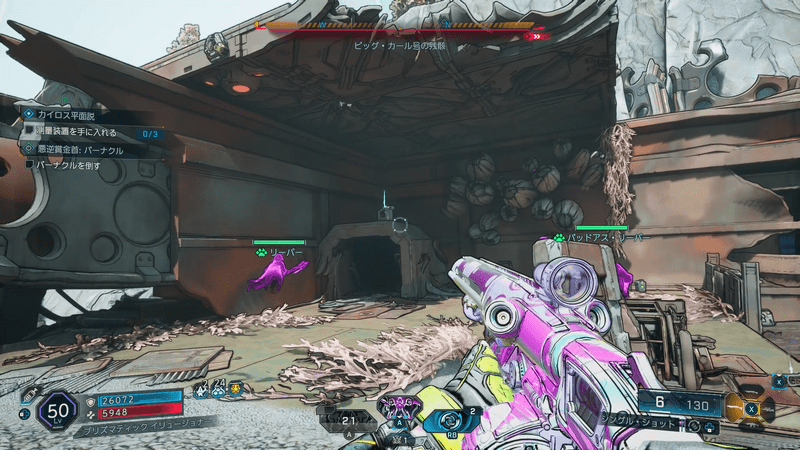Click the yellow status effect buff icon
800x450 pixels.
[236, 390]
